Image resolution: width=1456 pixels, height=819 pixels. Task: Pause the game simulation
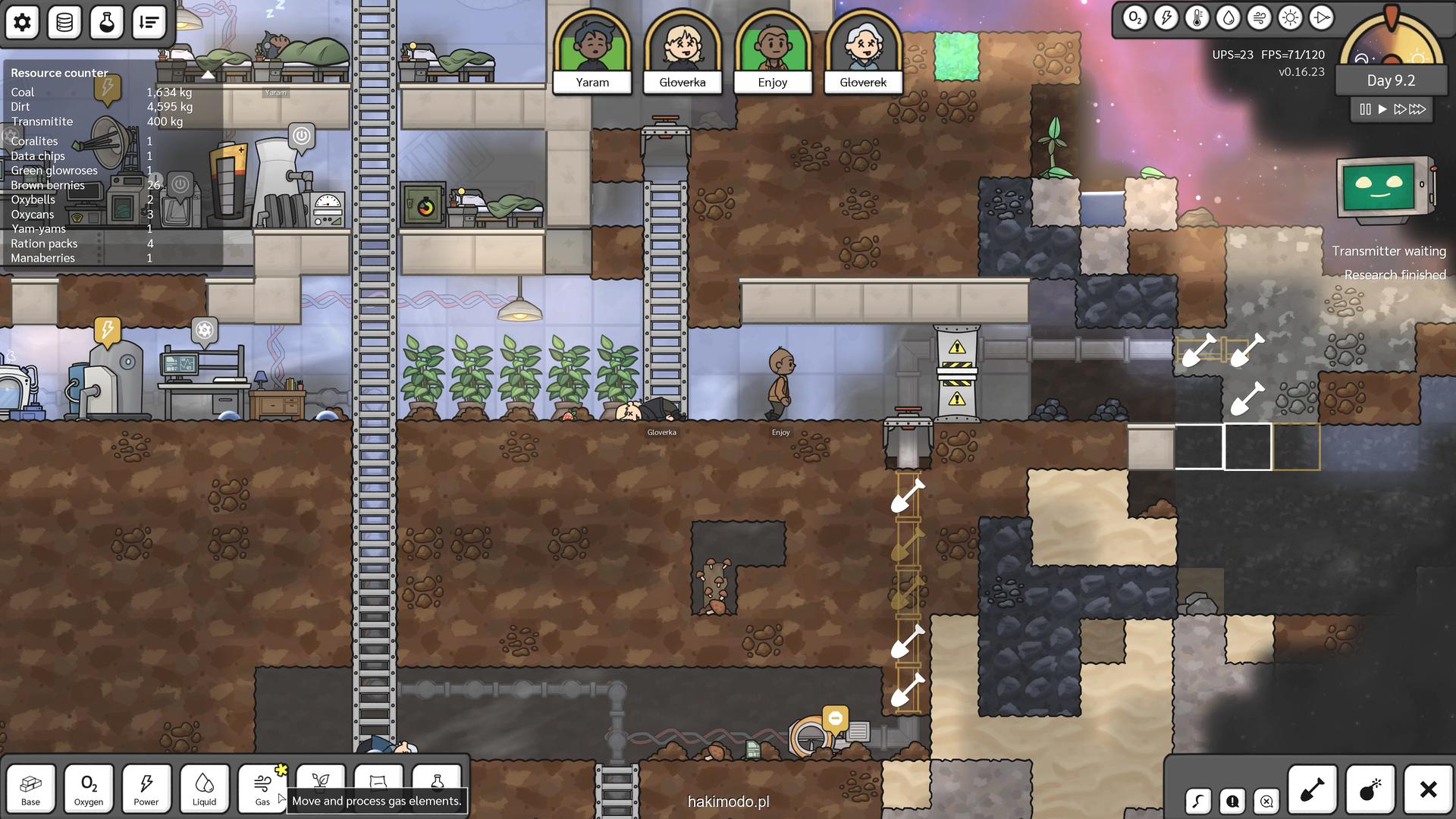click(x=1365, y=109)
